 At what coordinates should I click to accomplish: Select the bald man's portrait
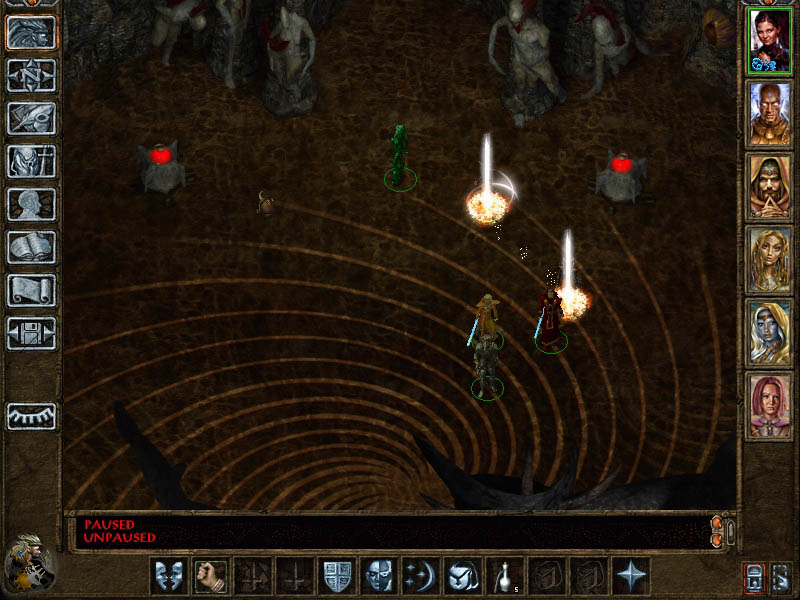(x=769, y=113)
